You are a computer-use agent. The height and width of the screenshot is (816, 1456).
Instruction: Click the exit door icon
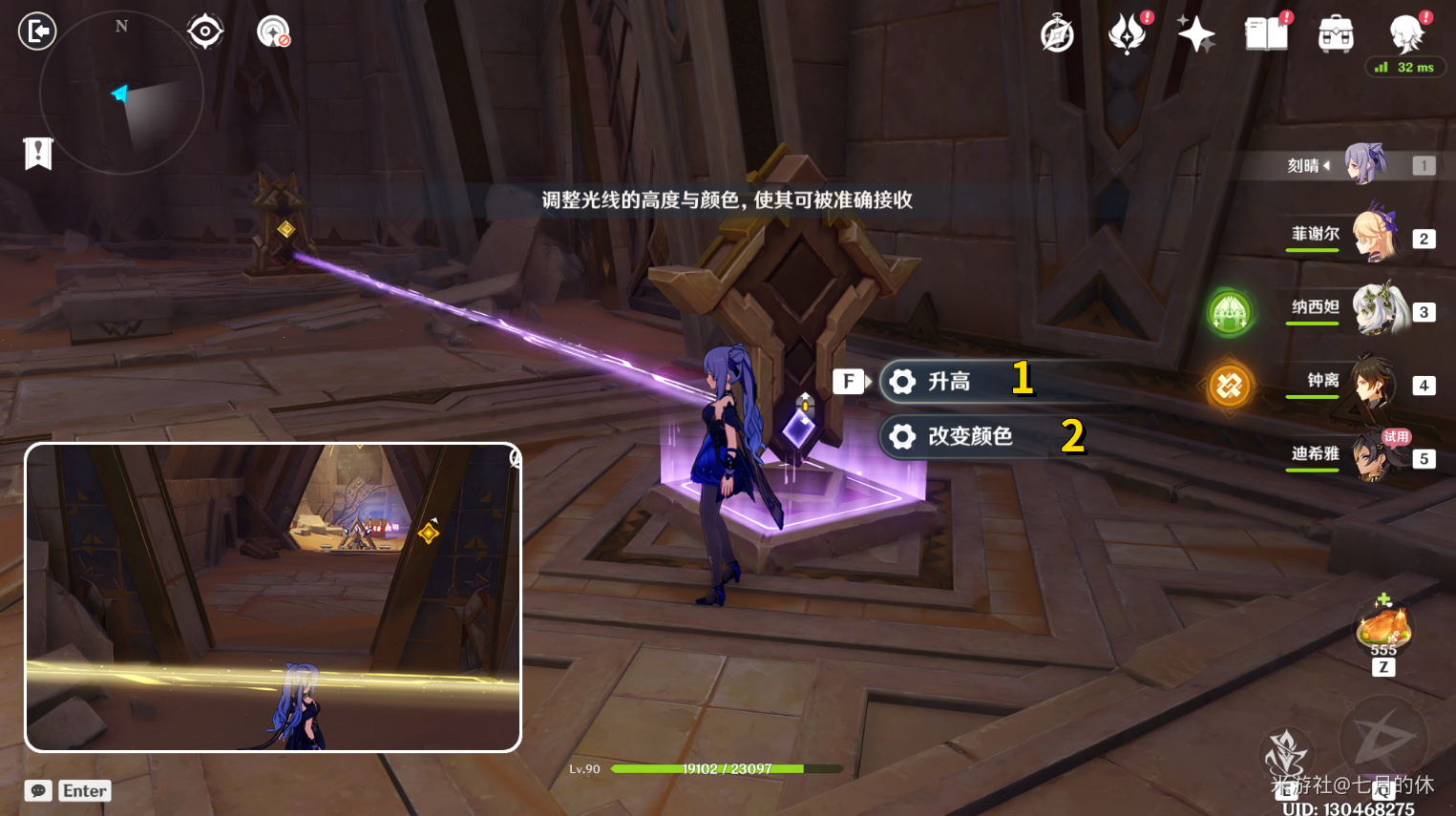click(x=37, y=31)
